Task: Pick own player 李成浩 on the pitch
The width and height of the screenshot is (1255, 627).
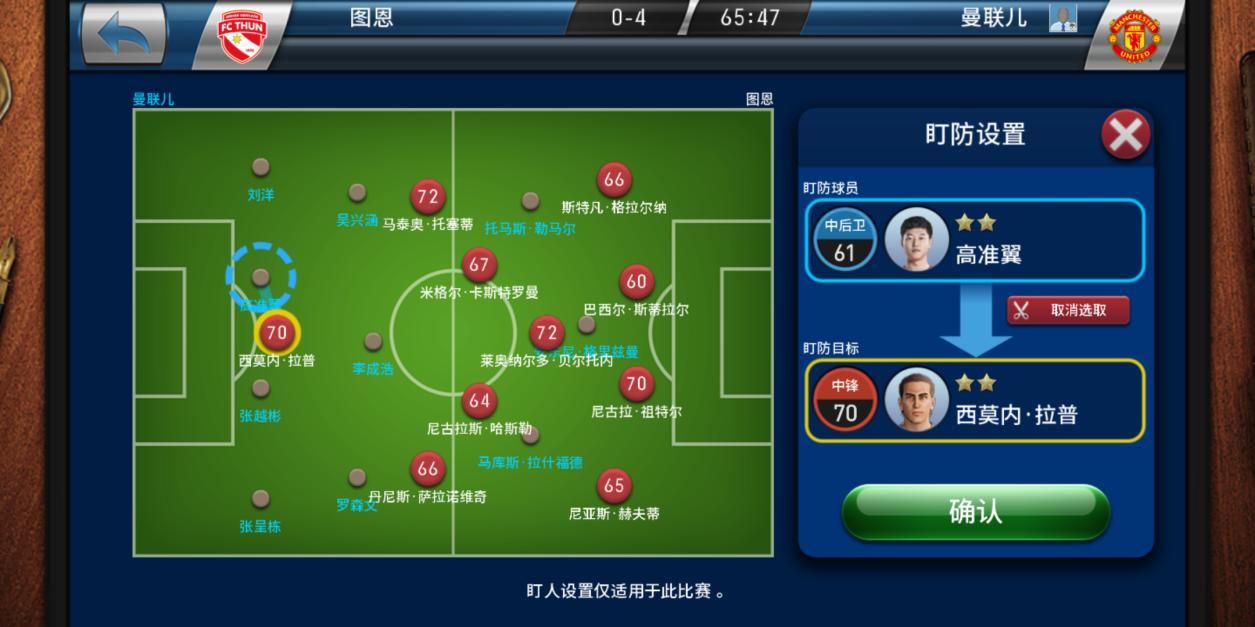Action: point(373,342)
